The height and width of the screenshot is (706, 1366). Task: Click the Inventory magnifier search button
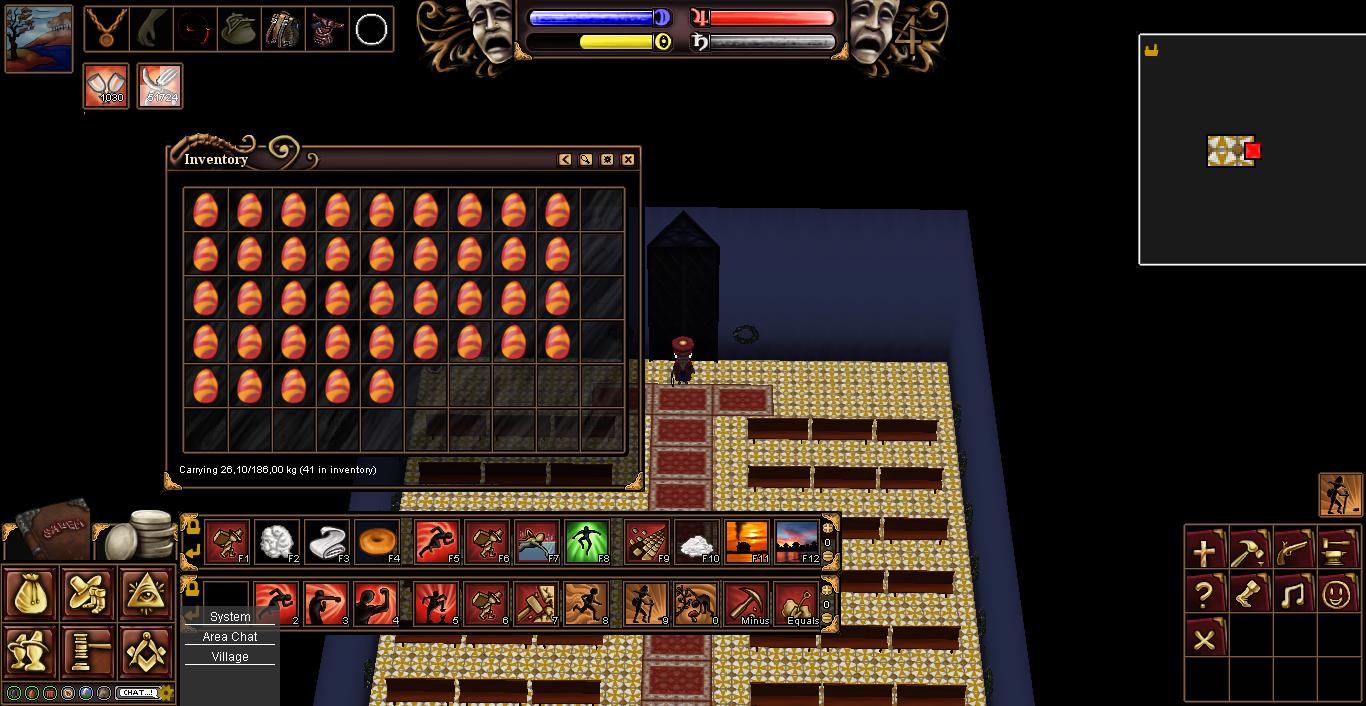pos(586,160)
